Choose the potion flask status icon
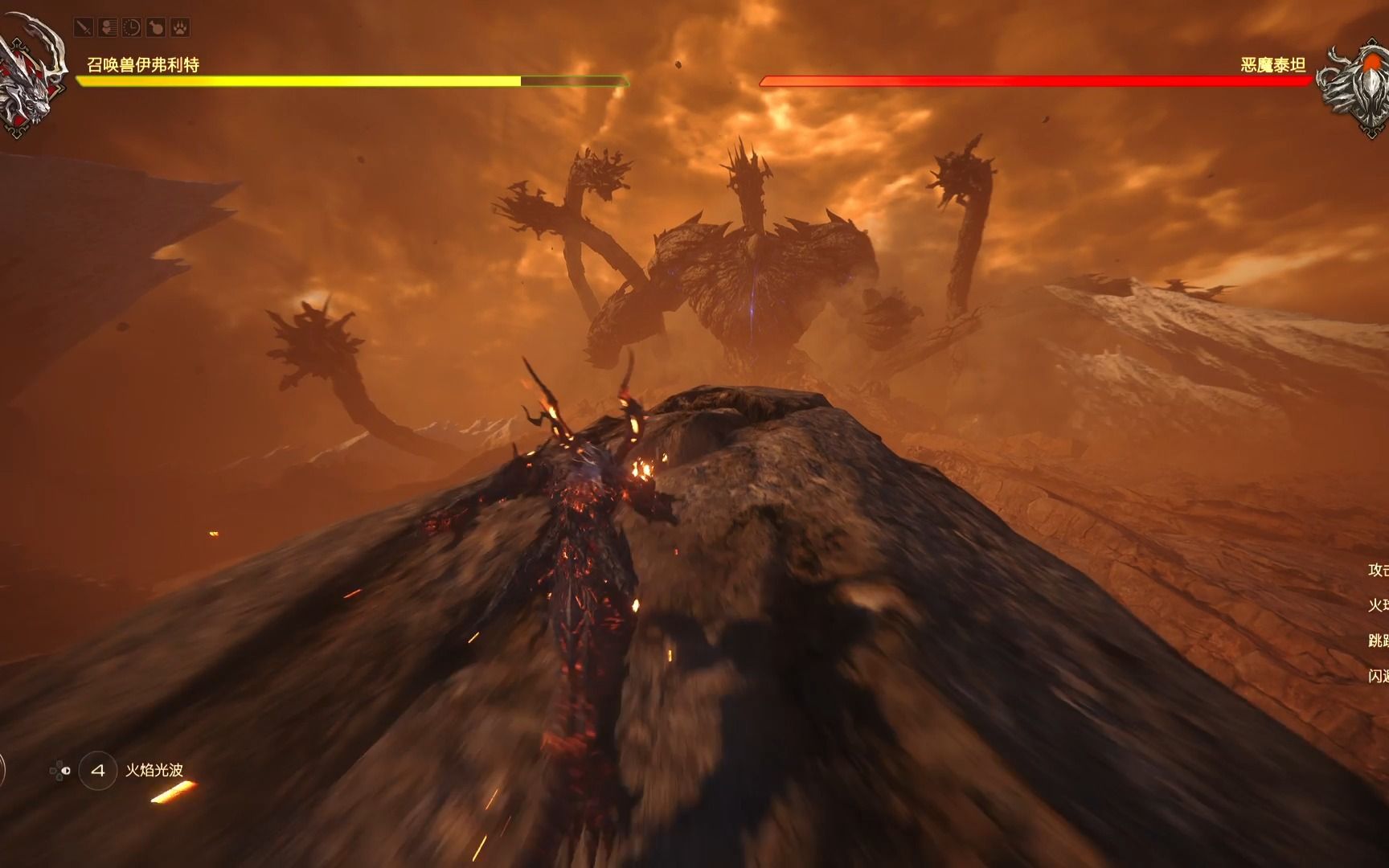1389x868 pixels. coord(156,28)
